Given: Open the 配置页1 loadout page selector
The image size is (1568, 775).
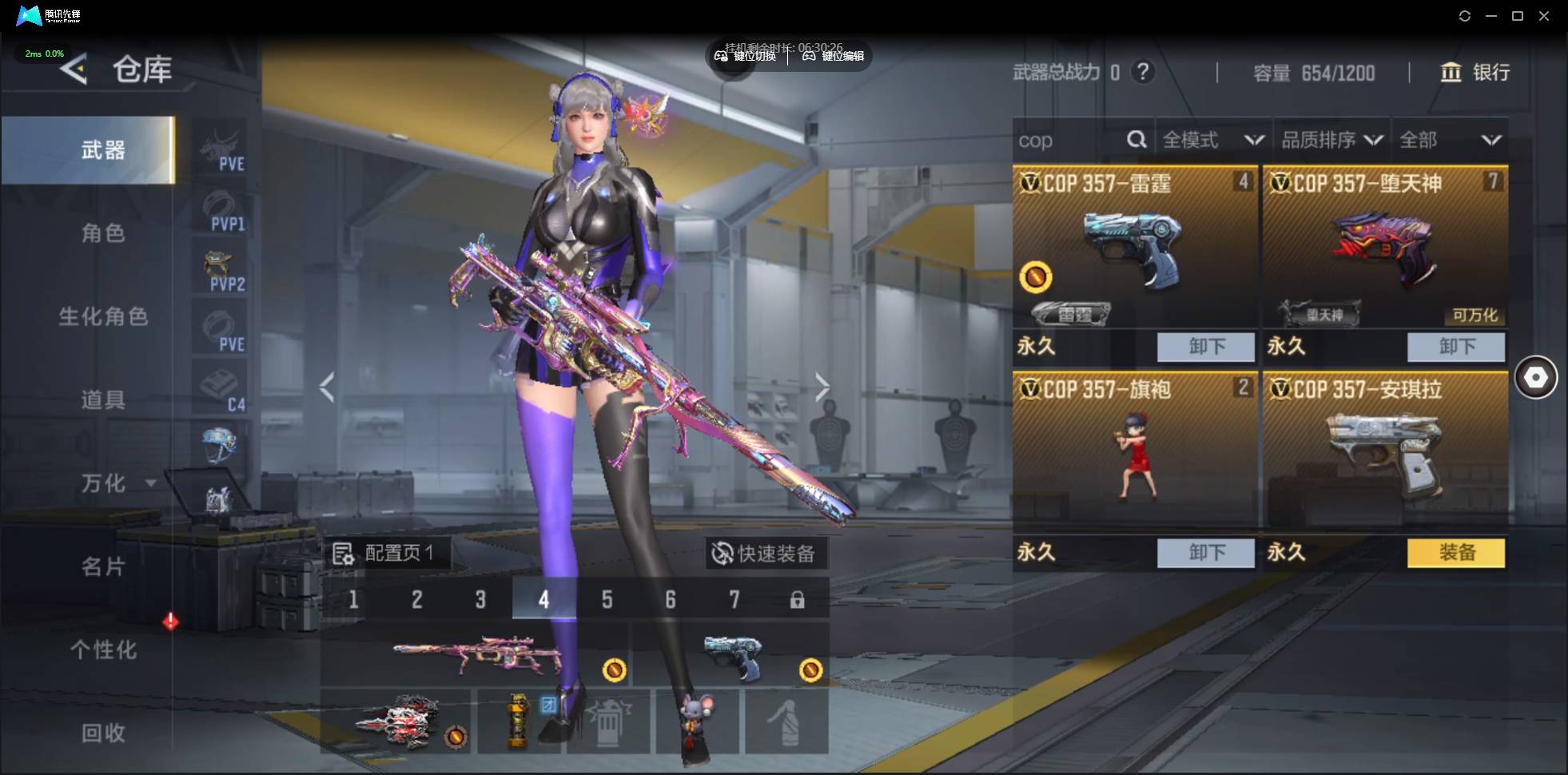Looking at the screenshot, I should 385,553.
